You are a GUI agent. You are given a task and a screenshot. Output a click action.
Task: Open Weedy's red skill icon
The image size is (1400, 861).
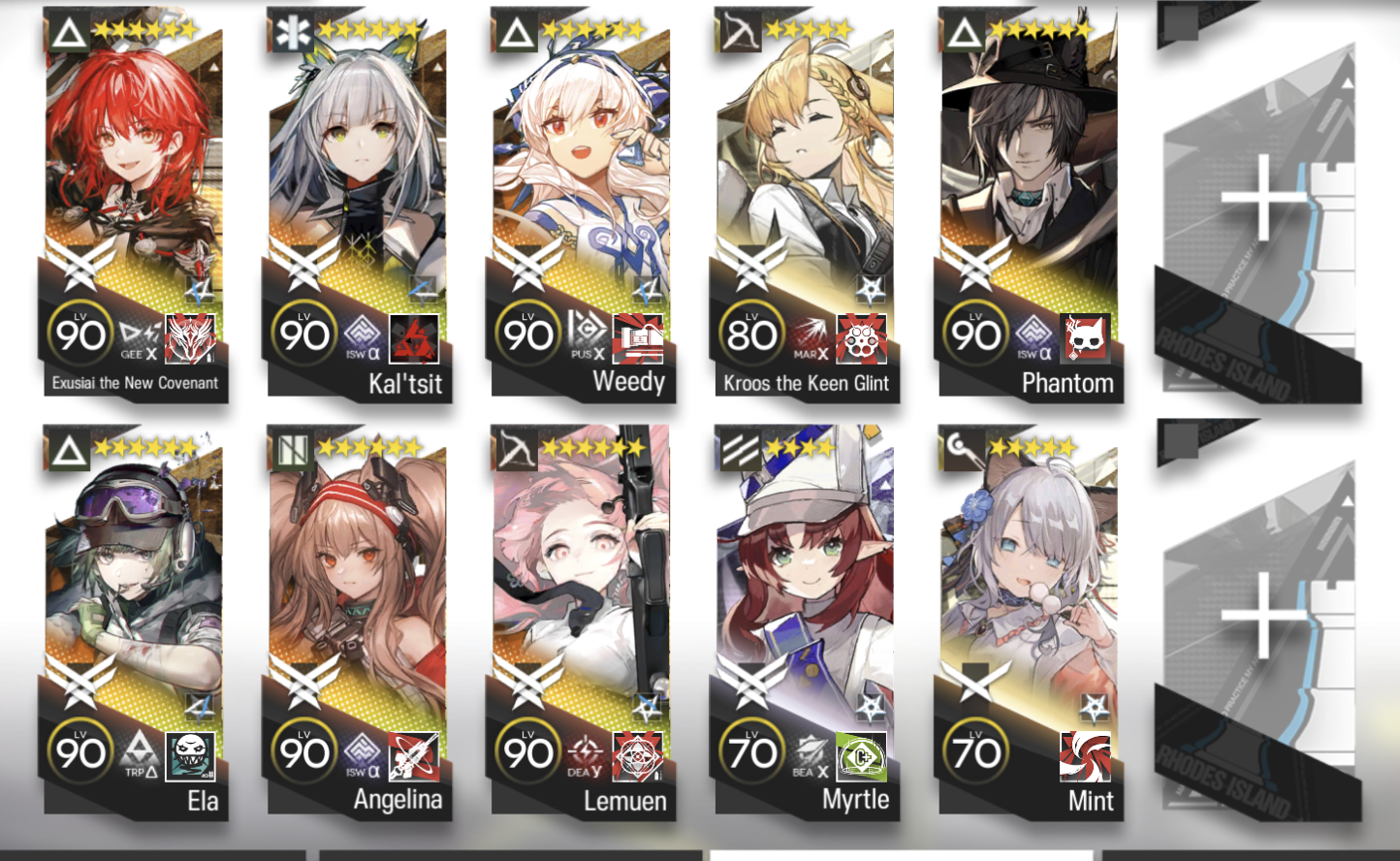pyautogui.click(x=635, y=340)
